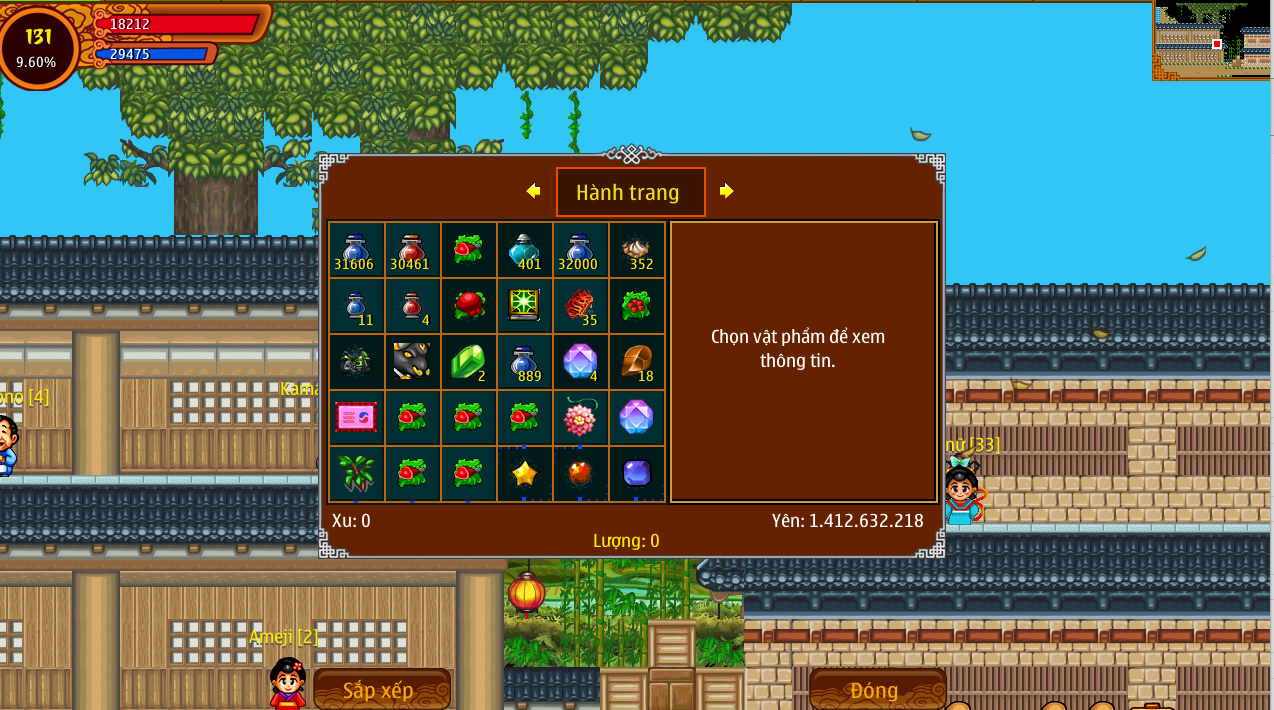
Task: Choose the red lantern item with 35
Action: tap(580, 305)
